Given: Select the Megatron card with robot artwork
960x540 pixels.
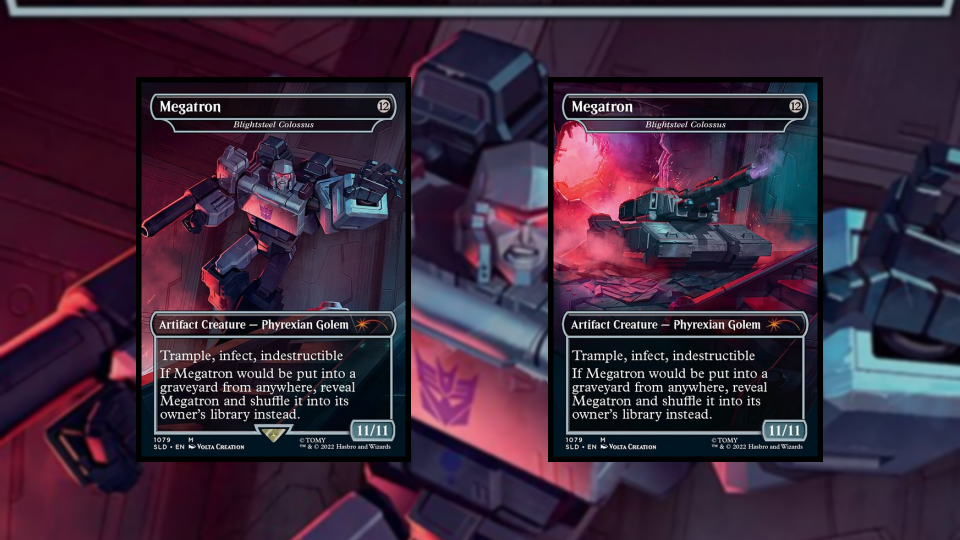Looking at the screenshot, I should (x=273, y=269).
